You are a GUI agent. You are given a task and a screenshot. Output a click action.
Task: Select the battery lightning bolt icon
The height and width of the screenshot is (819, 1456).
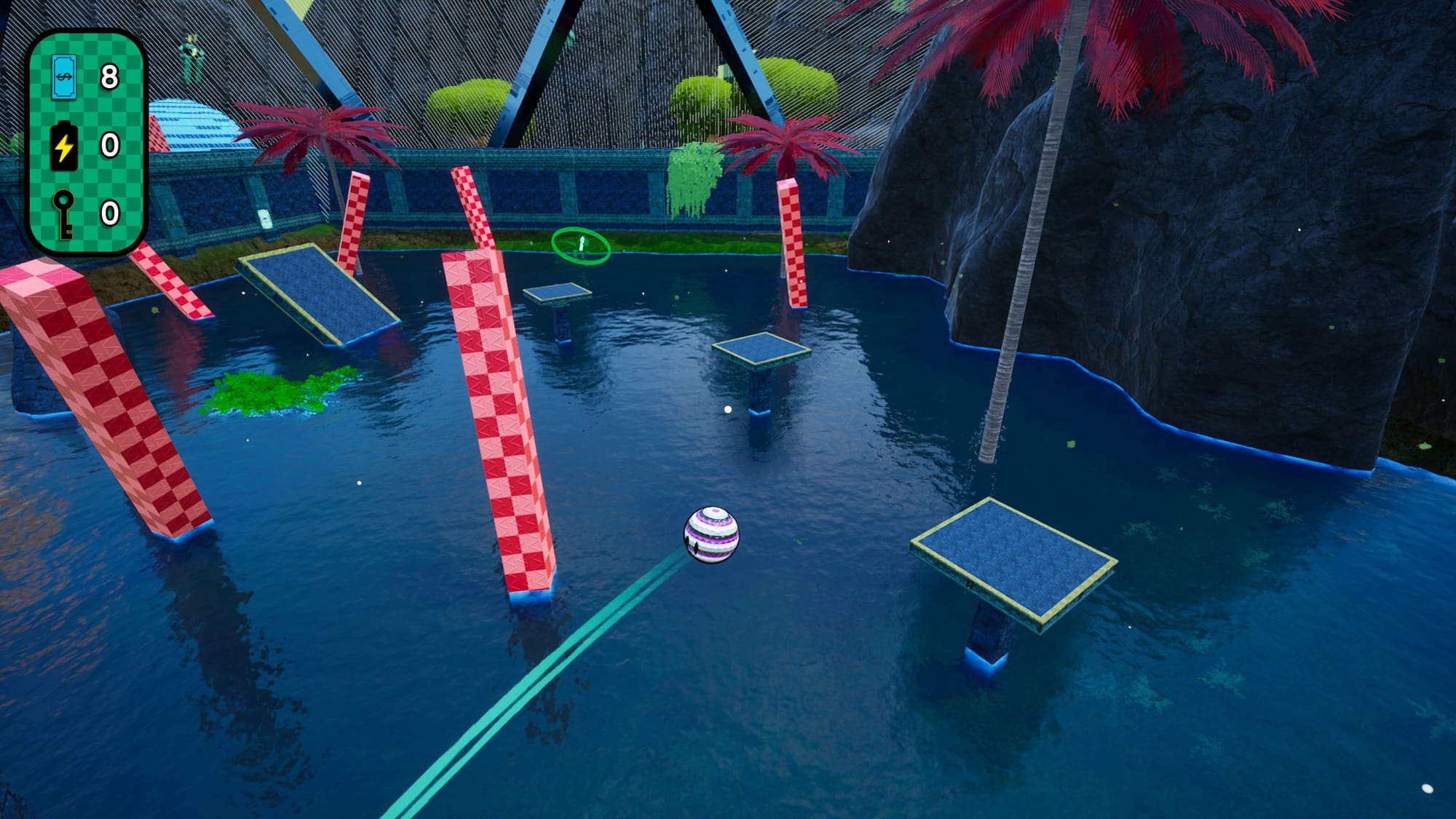64,146
